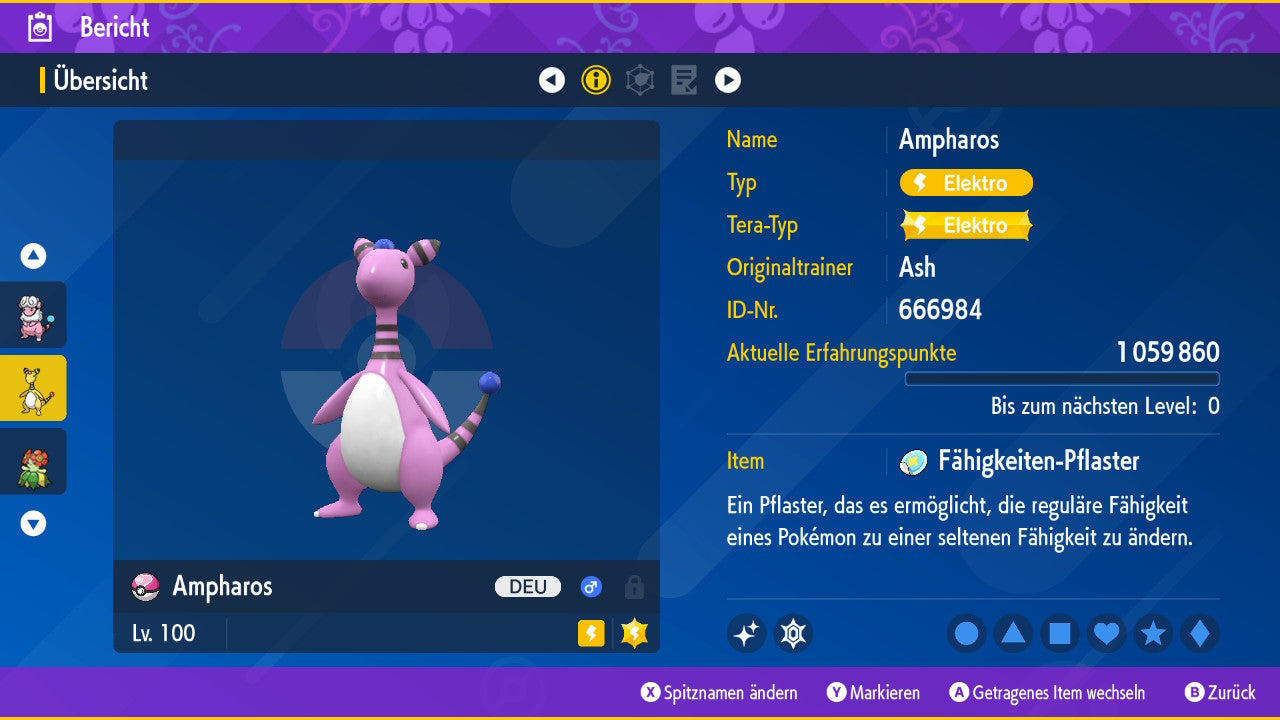Toggle the circle marking
Screen dimensions: 1280x720
coord(967,633)
